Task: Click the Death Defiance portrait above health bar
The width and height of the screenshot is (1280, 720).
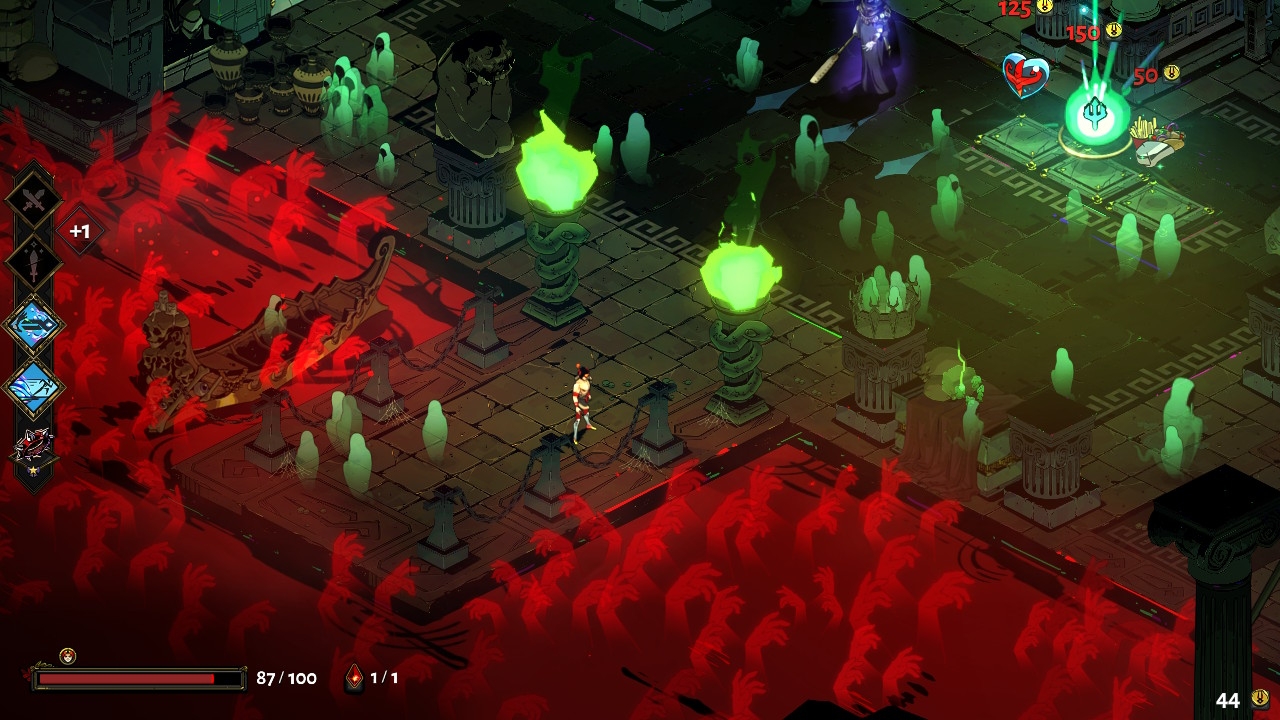Action: [67, 656]
